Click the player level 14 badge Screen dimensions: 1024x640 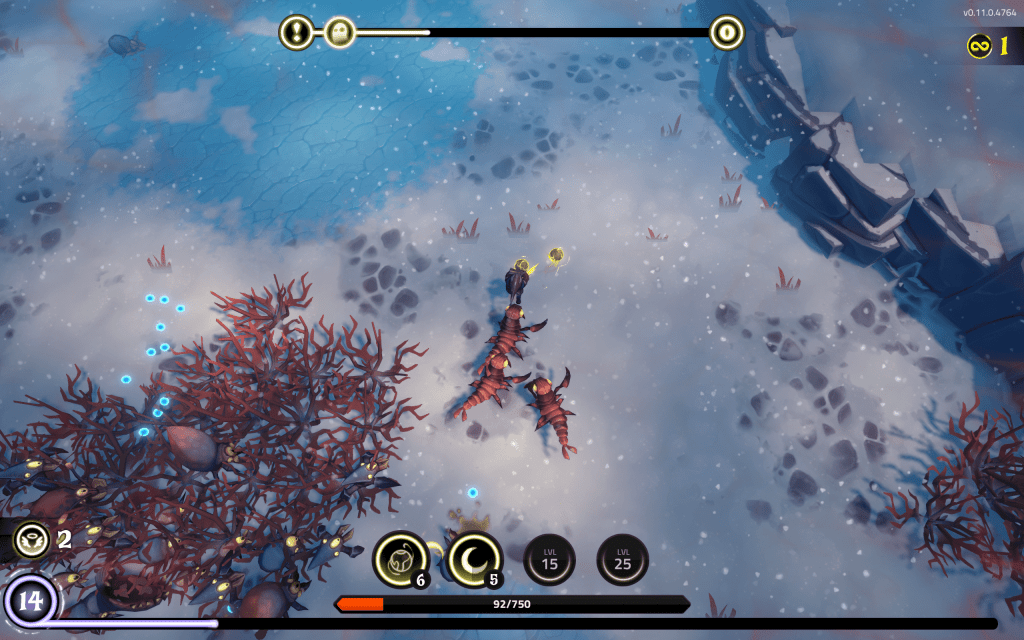(30, 601)
